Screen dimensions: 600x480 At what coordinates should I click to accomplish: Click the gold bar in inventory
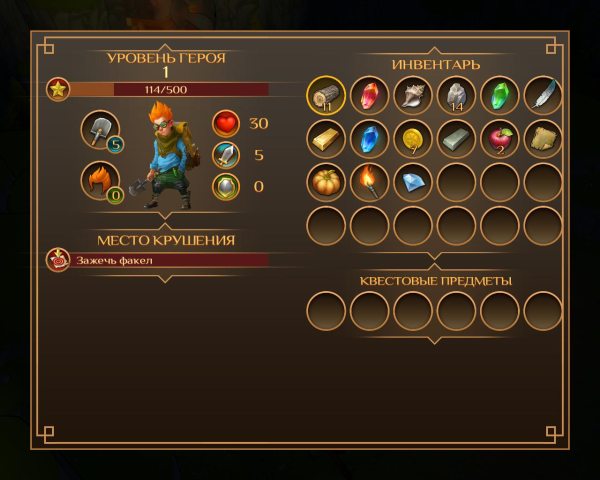pos(326,140)
